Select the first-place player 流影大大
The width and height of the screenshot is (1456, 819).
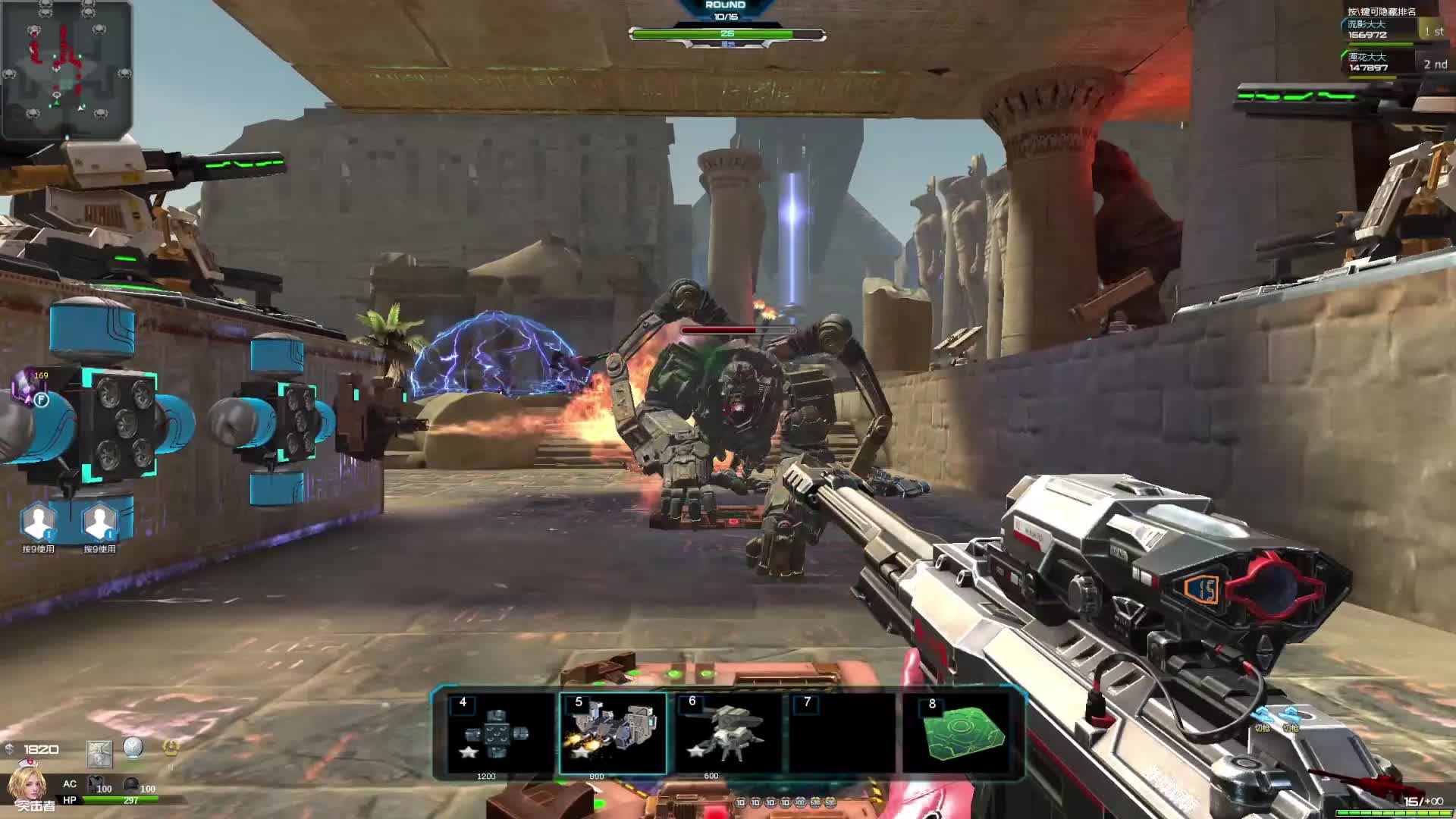(x=1377, y=30)
